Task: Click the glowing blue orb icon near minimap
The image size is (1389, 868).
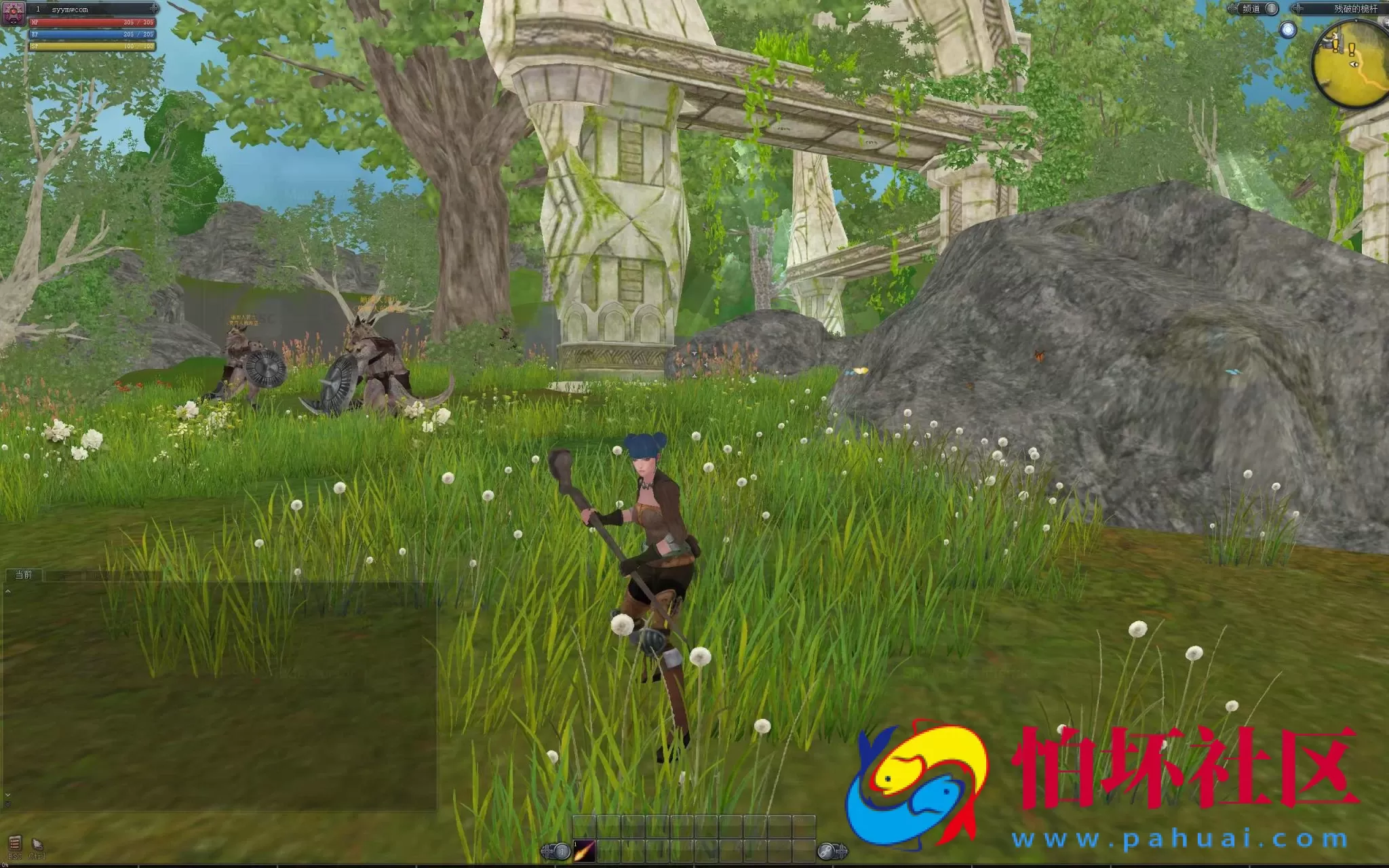Action: coord(1287,30)
